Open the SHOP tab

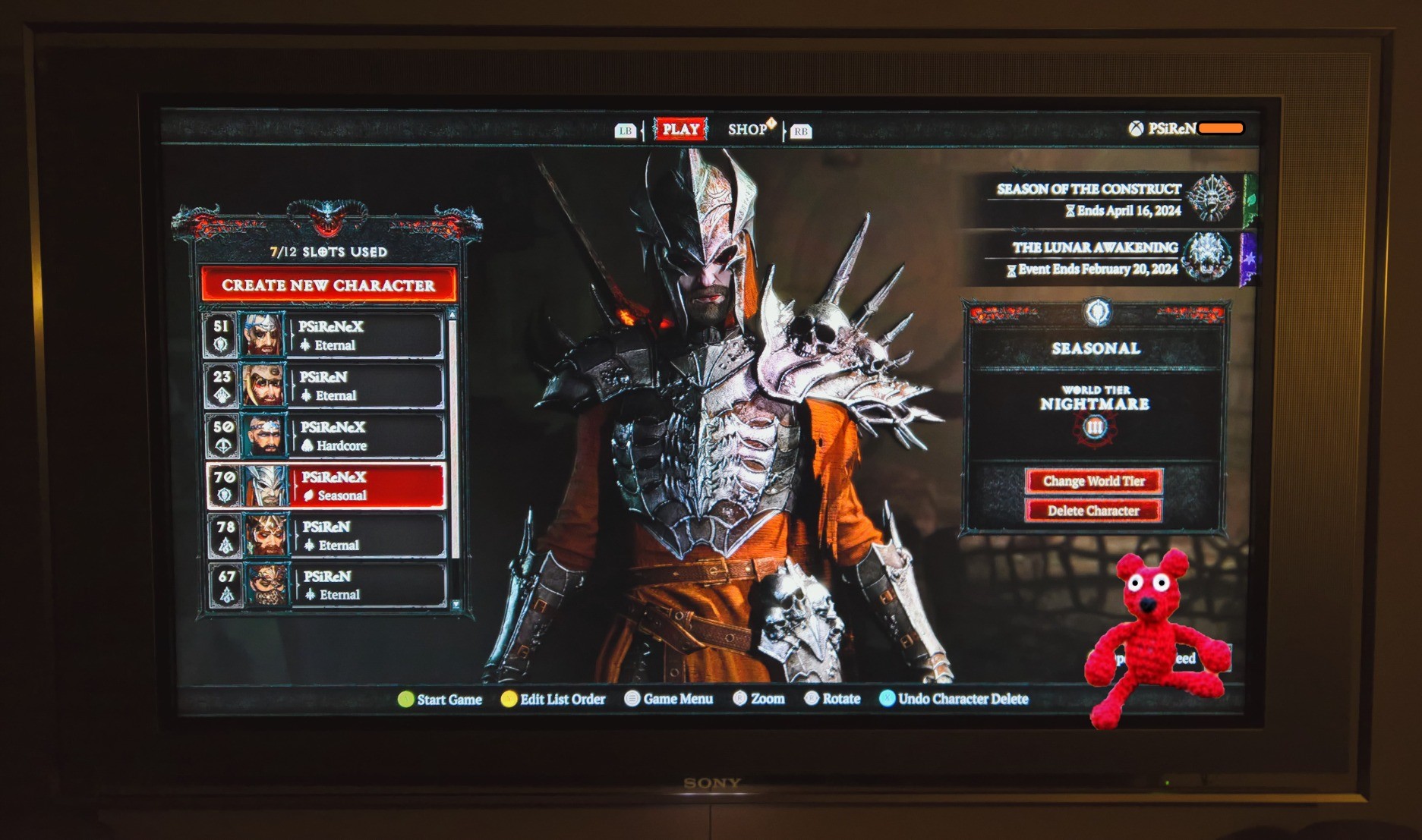tap(749, 129)
